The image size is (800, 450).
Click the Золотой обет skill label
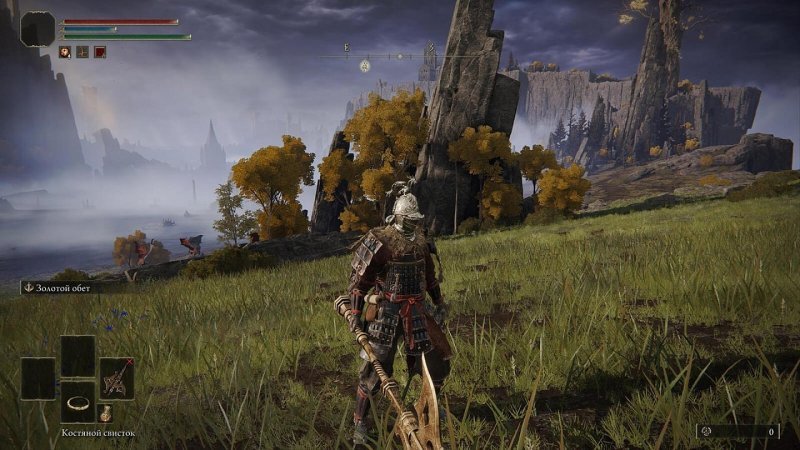point(60,287)
